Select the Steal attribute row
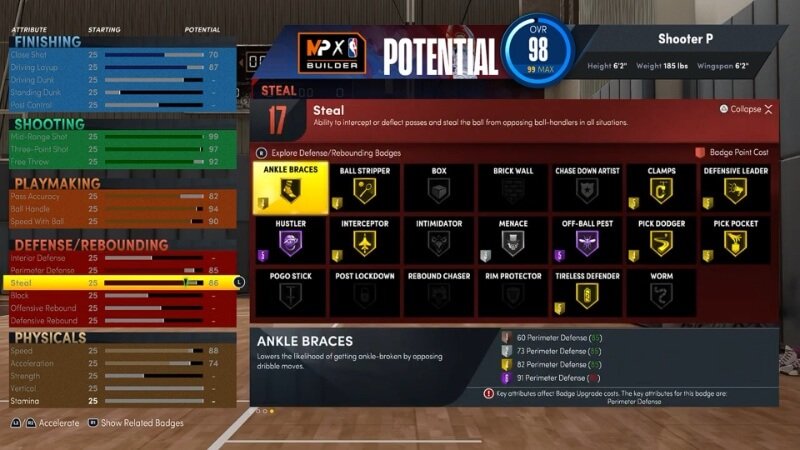This screenshot has width=800, height=450. [x=120, y=283]
